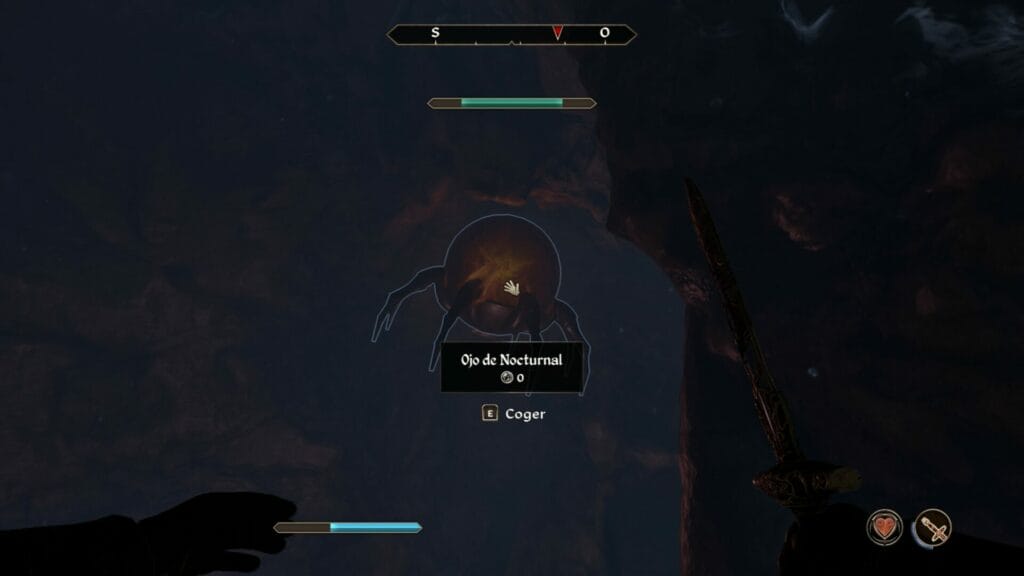1024x576 pixels.
Task: Select the equipped sword weapon icon
Action: (932, 527)
